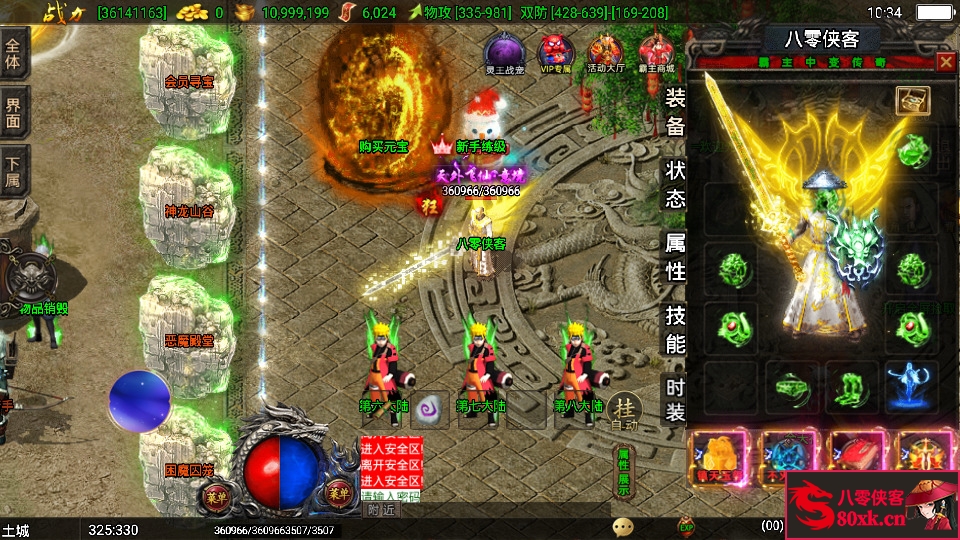Screen dimensions: 960x540
Task: Open the 界面 interface button
Action: tap(13, 112)
